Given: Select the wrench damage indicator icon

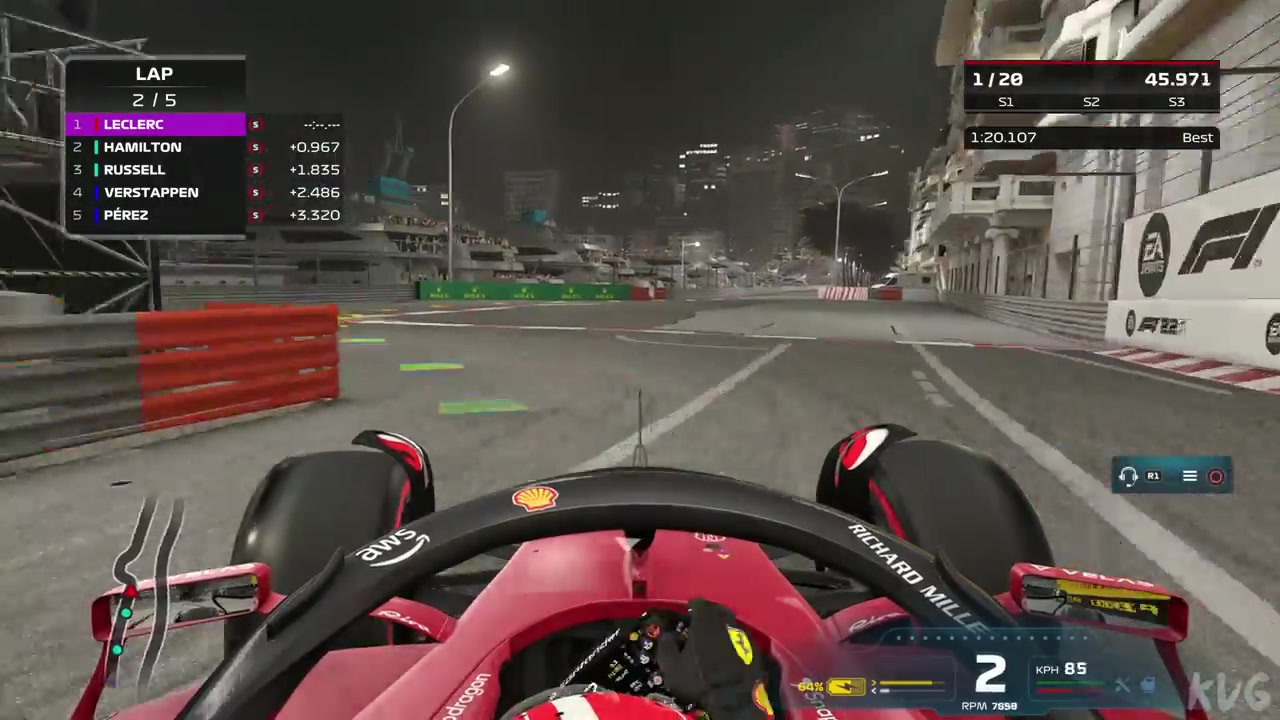Looking at the screenshot, I should (1122, 686).
